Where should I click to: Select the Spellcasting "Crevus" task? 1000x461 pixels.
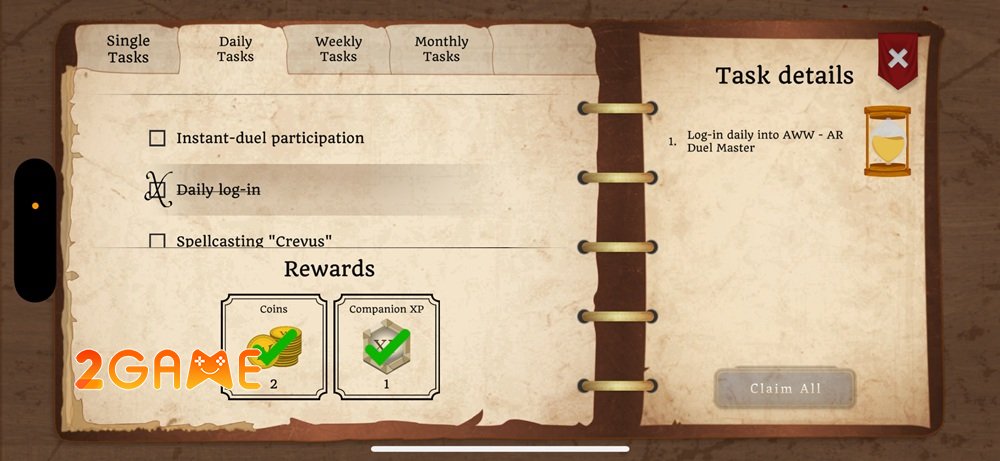(253, 241)
